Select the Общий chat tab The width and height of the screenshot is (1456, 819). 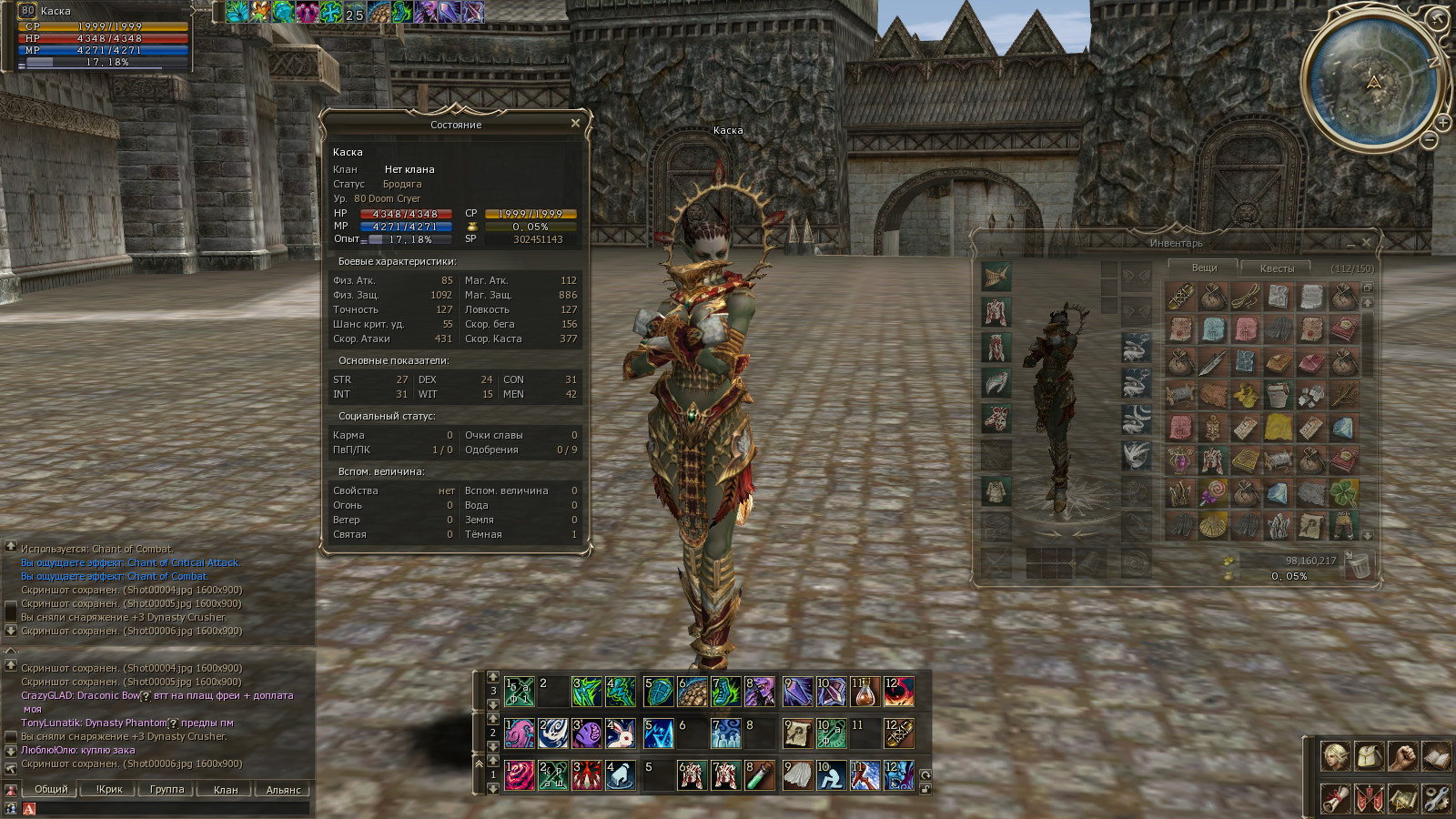[x=51, y=789]
